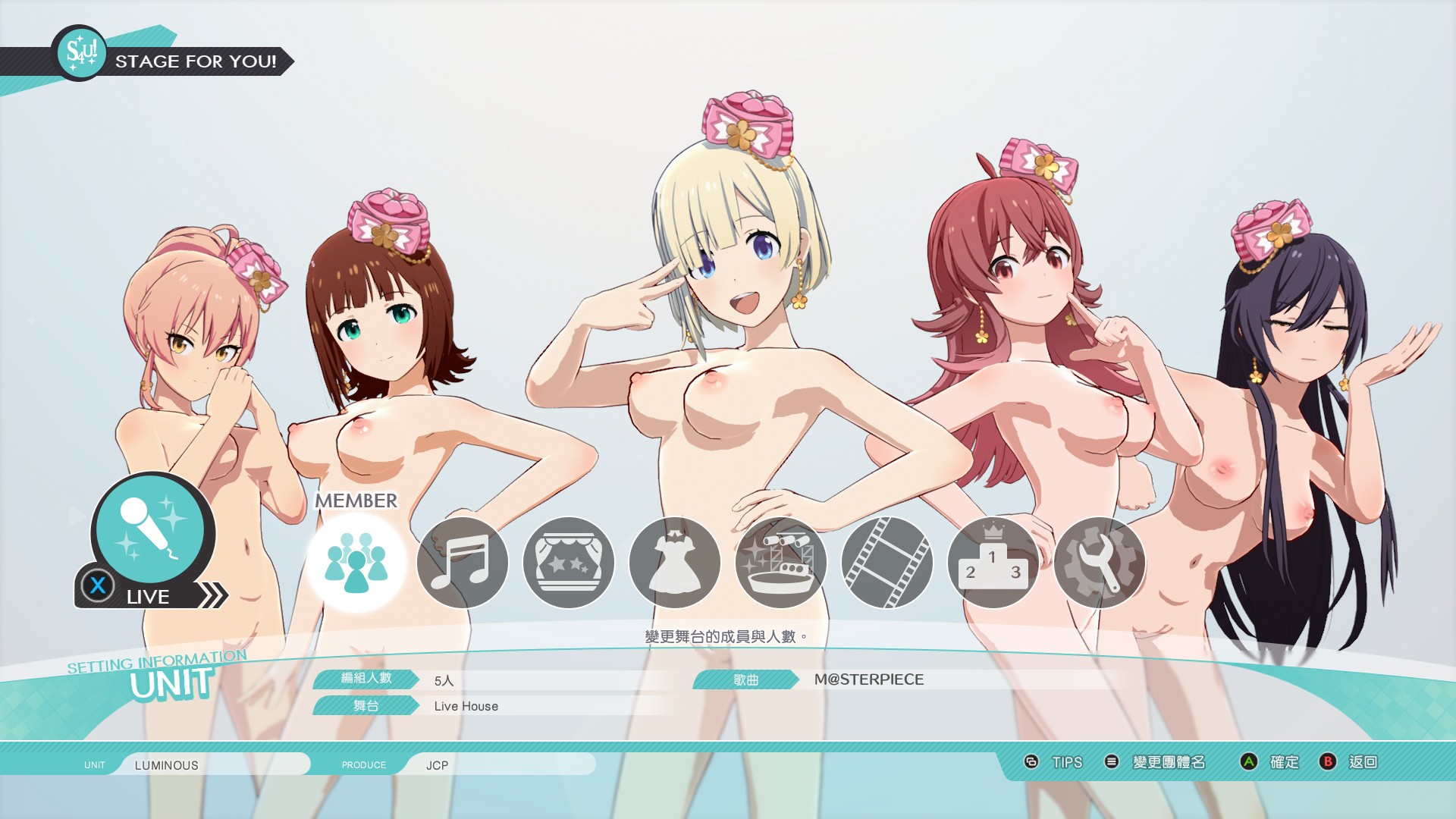Open the music note song menu
The height and width of the screenshot is (819, 1456).
462,563
